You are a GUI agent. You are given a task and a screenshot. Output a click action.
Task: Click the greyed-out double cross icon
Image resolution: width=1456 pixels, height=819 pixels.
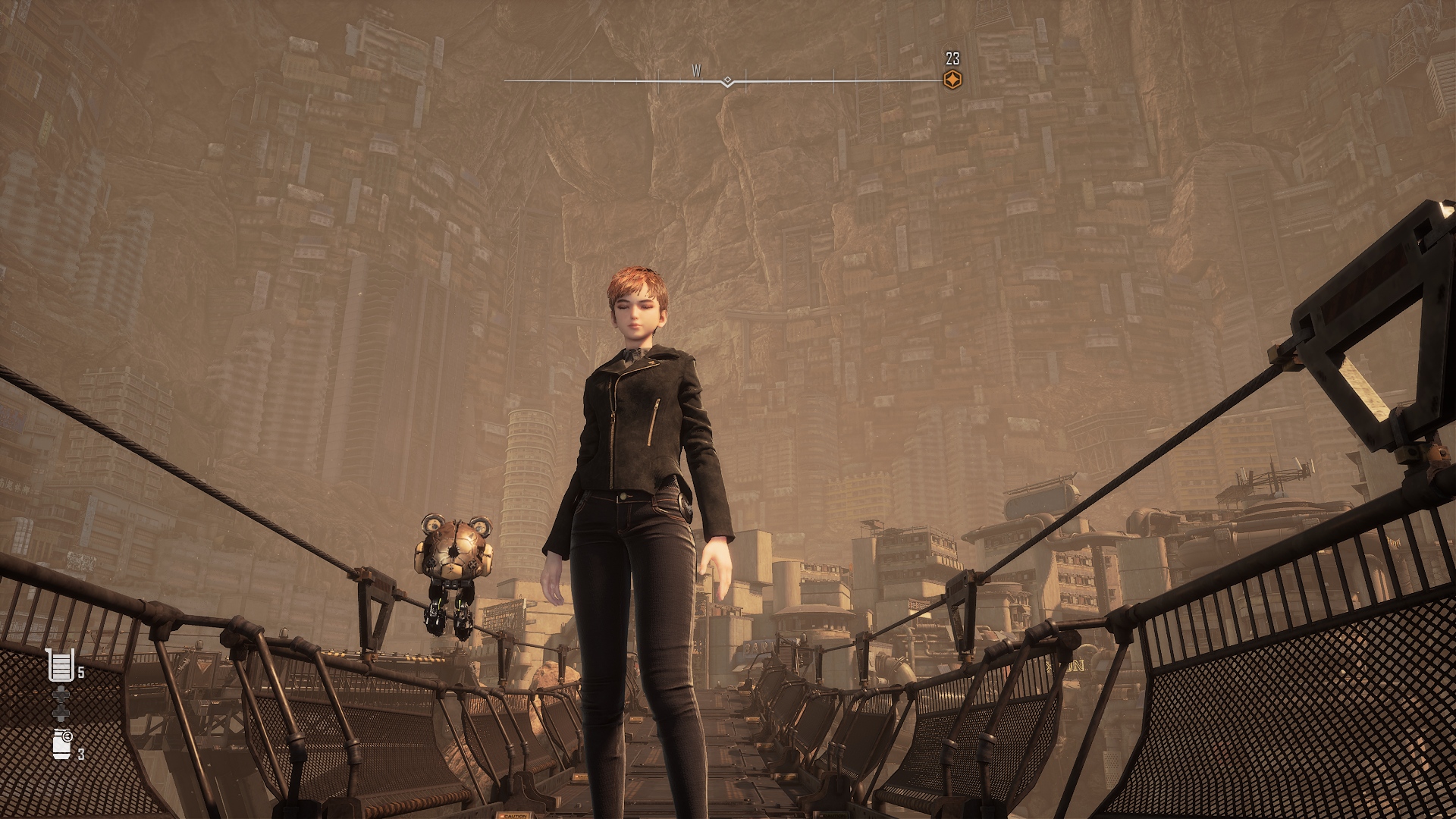(x=61, y=704)
